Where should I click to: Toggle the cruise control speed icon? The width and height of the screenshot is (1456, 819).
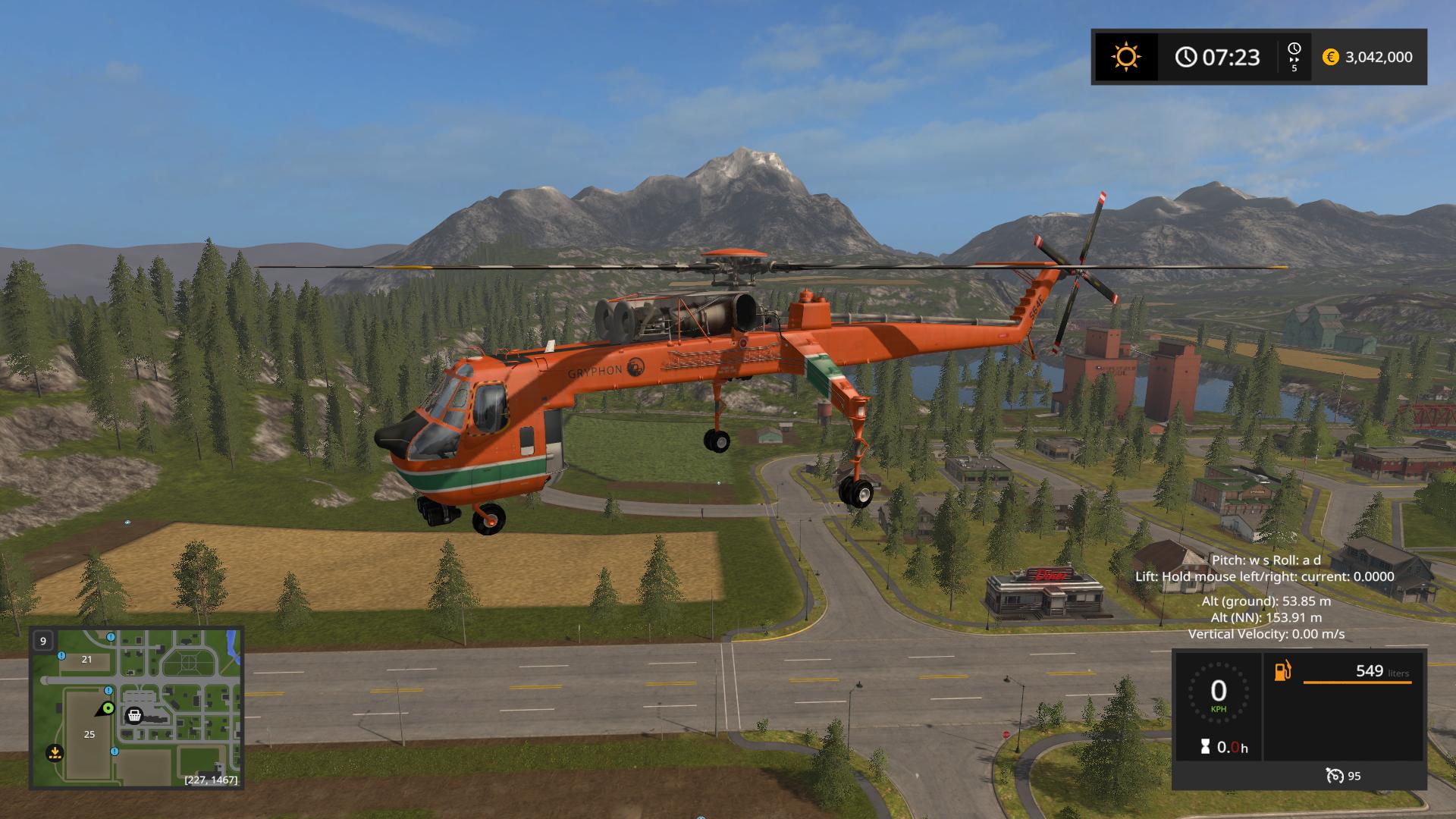(1335, 776)
